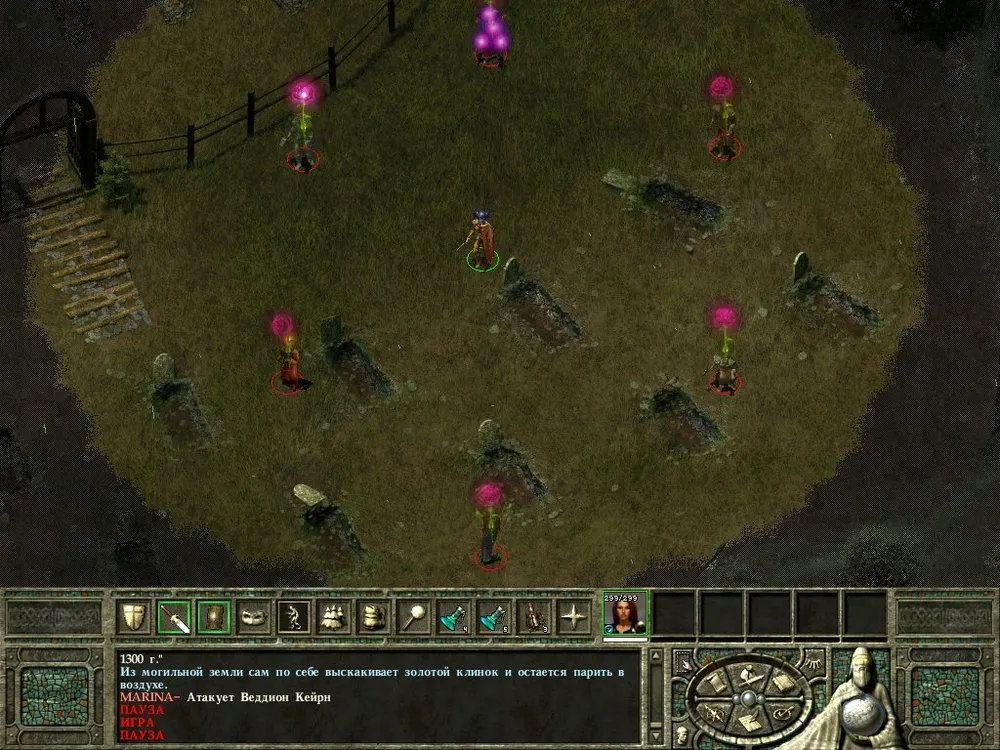The height and width of the screenshot is (750, 1000).
Task: Open the four-pointed star abilities button
Action: tap(574, 617)
